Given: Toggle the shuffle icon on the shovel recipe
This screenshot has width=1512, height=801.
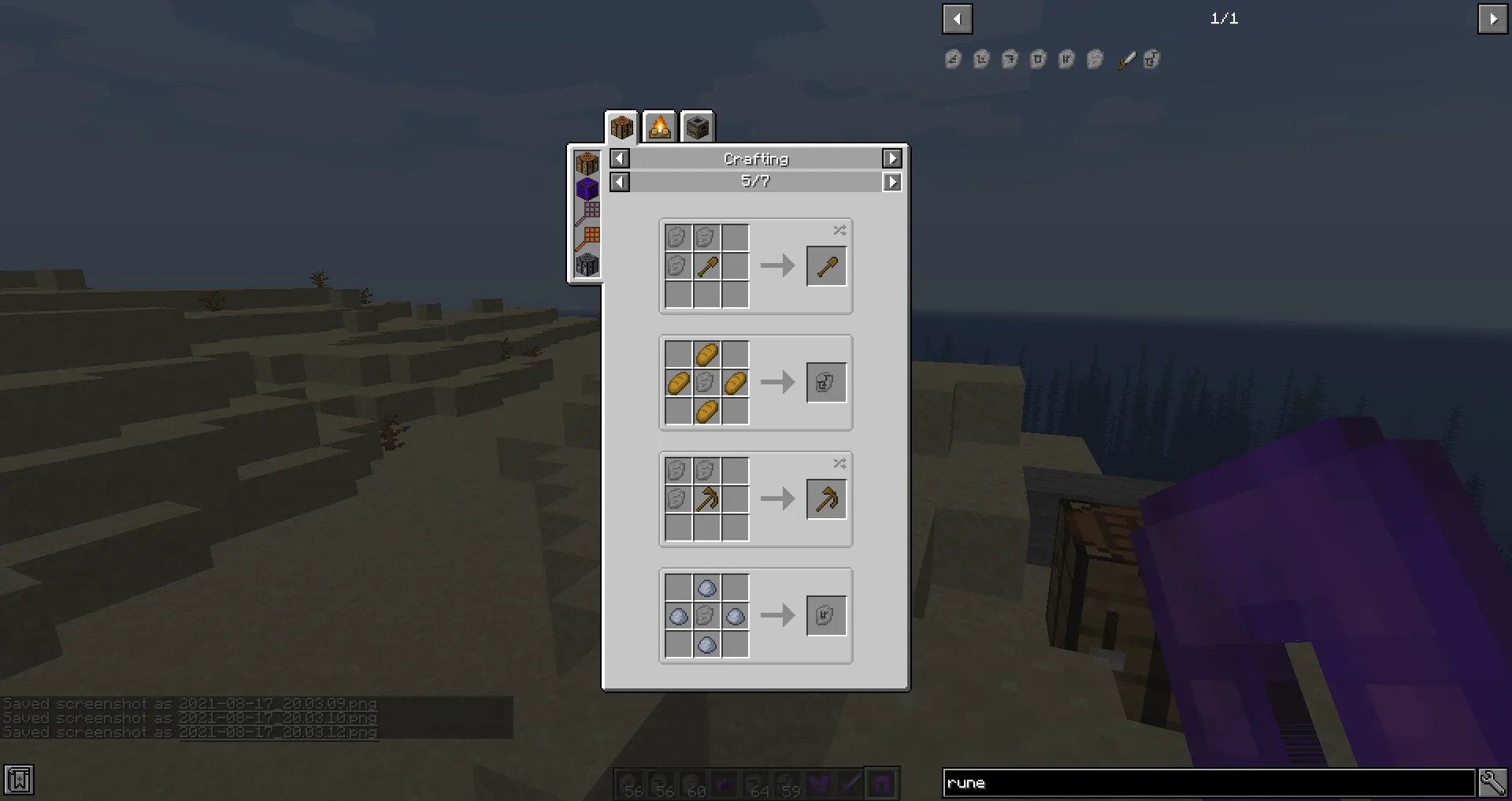Looking at the screenshot, I should (839, 231).
